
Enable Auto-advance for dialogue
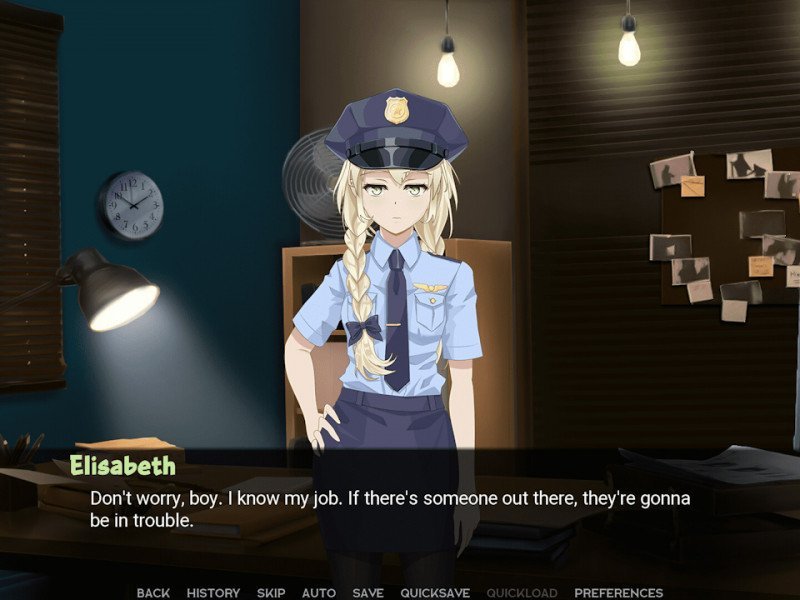click(x=318, y=593)
